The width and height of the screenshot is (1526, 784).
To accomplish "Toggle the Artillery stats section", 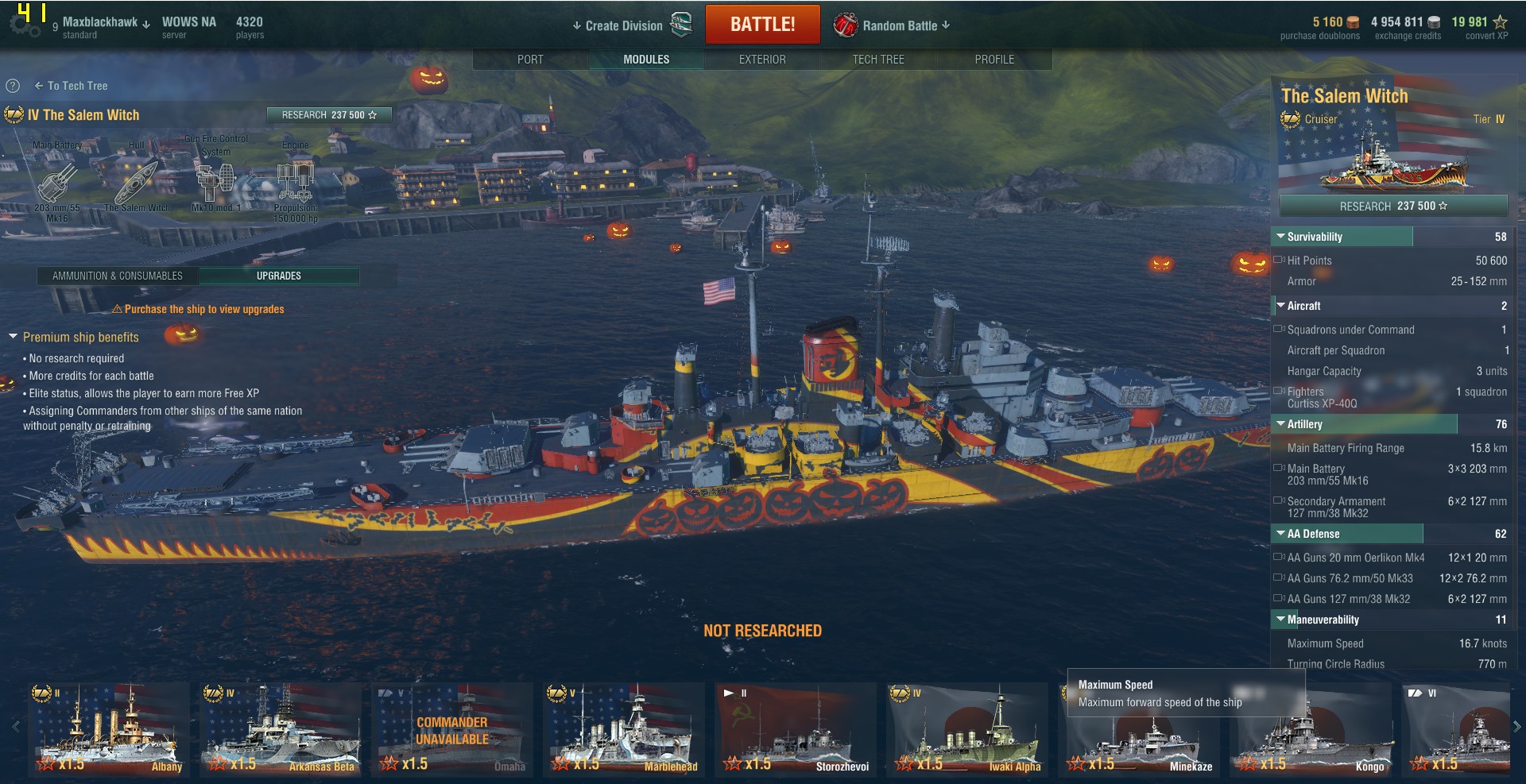I will pyautogui.click(x=1281, y=424).
